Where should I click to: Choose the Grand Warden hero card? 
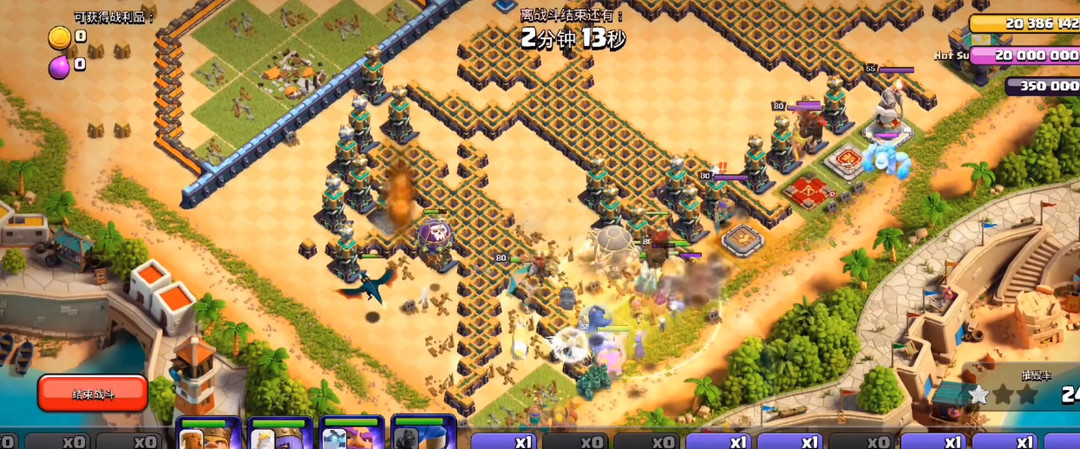tap(351, 435)
